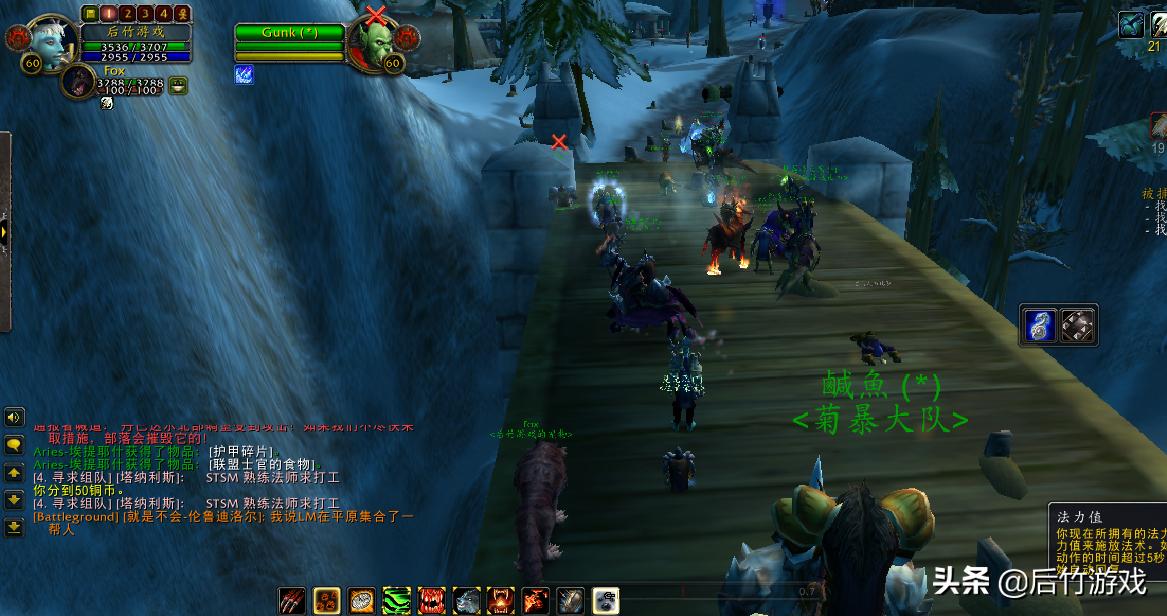
Task: Choose the number 4 button above player frame
Action: point(164,14)
